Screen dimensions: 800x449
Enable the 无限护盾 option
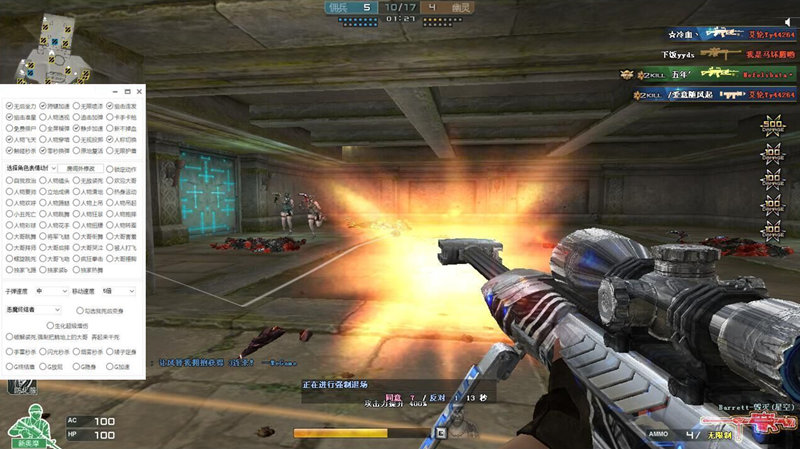click(x=109, y=150)
